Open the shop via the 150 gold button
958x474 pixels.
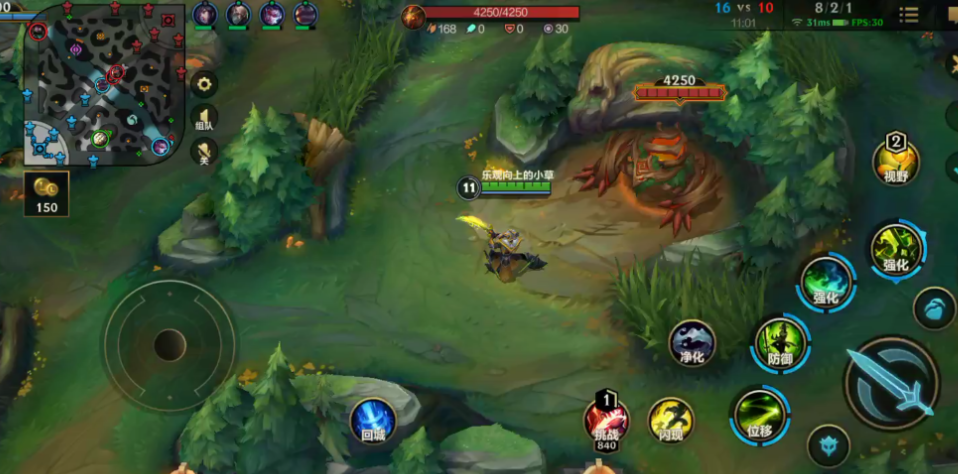(x=46, y=193)
